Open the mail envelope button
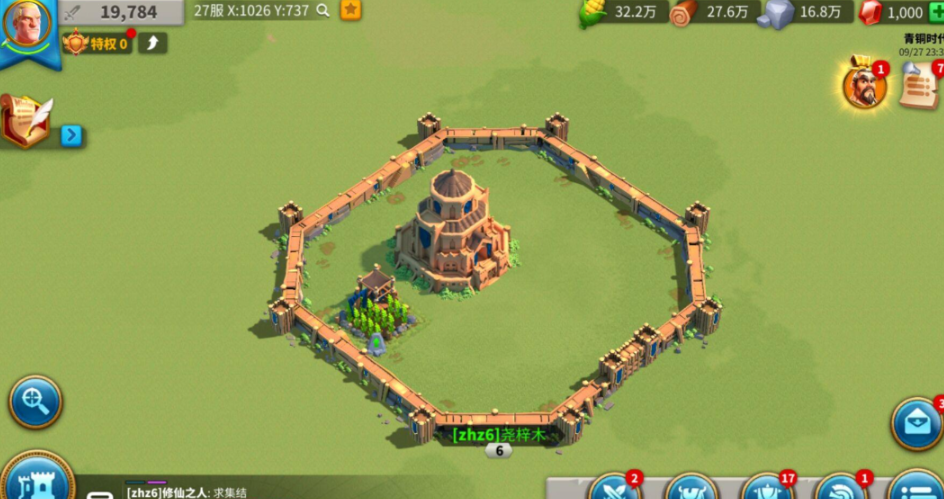 pos(917,423)
